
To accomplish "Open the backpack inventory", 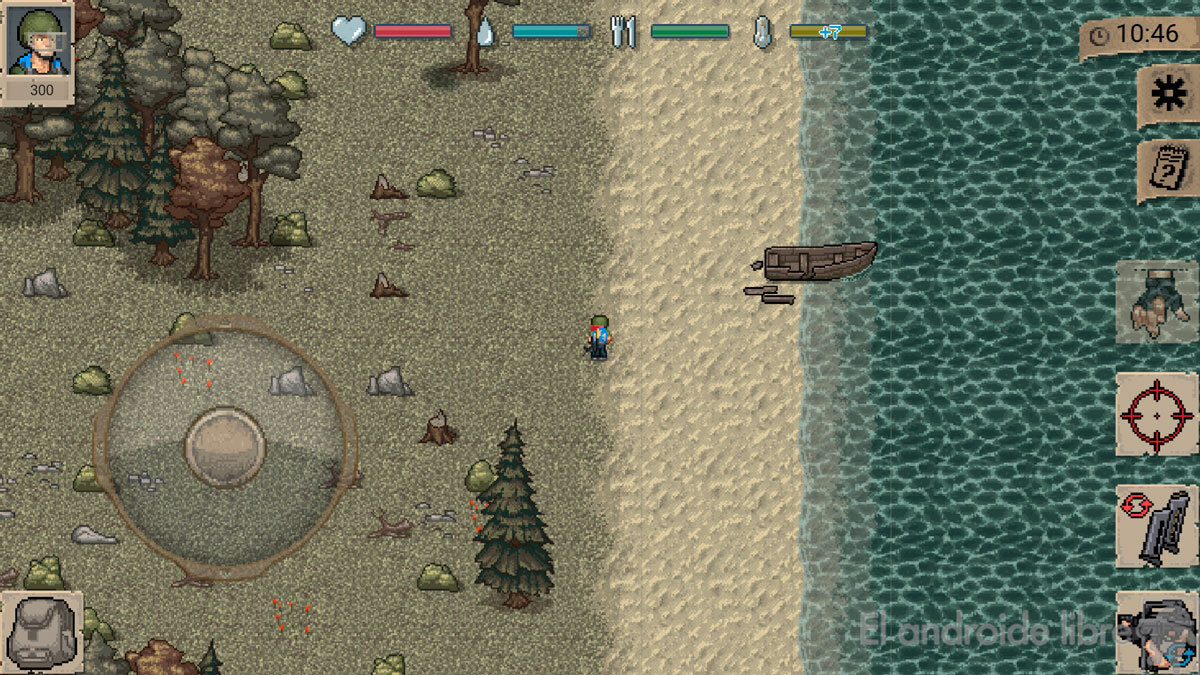I will click(x=40, y=632).
